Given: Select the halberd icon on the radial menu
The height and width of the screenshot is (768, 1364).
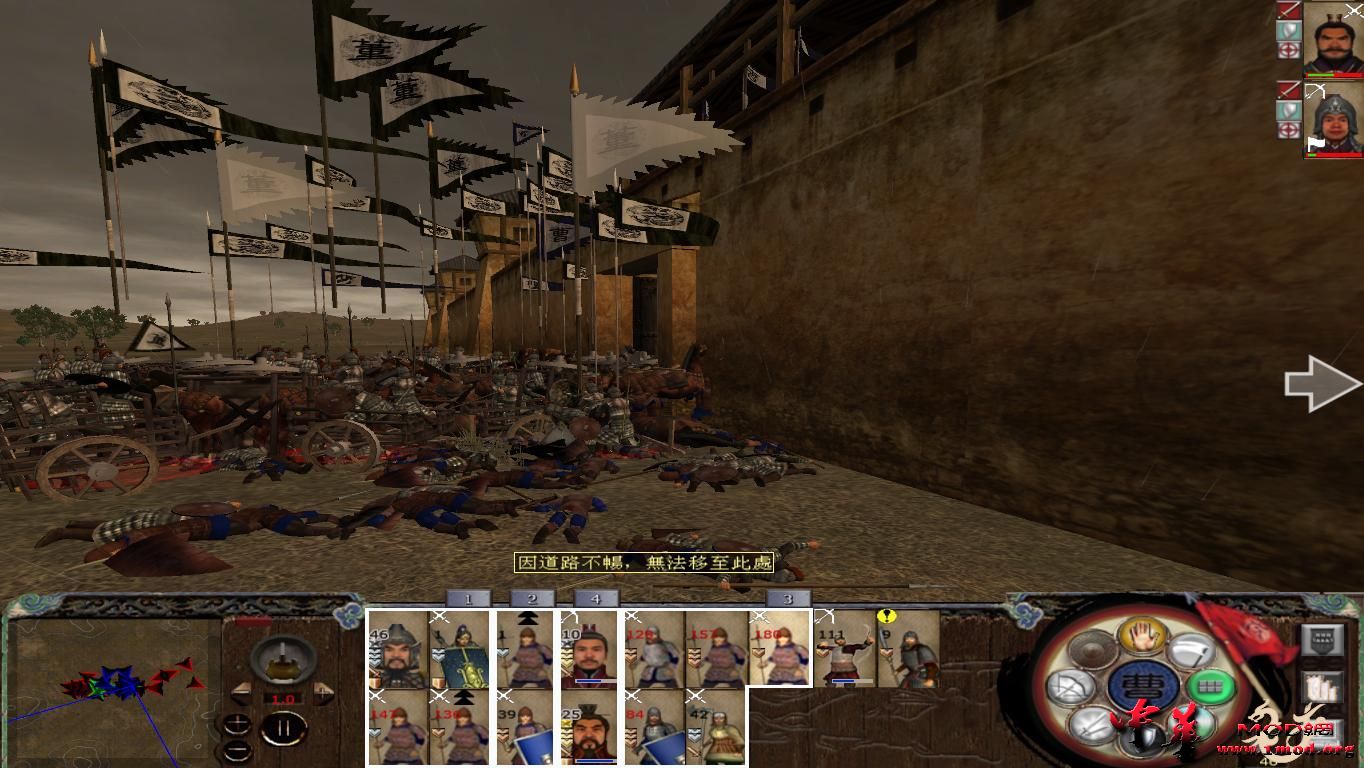Looking at the screenshot, I should click(1192, 650).
